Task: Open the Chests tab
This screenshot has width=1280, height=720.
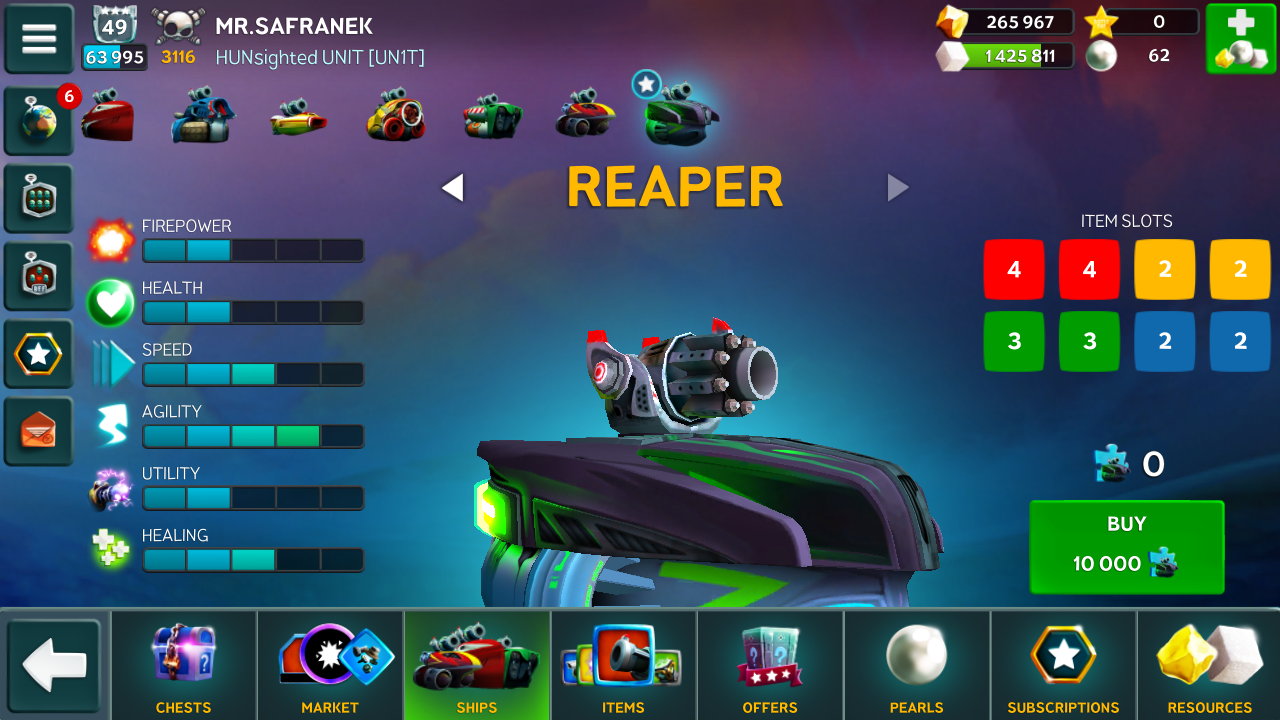Action: click(183, 665)
